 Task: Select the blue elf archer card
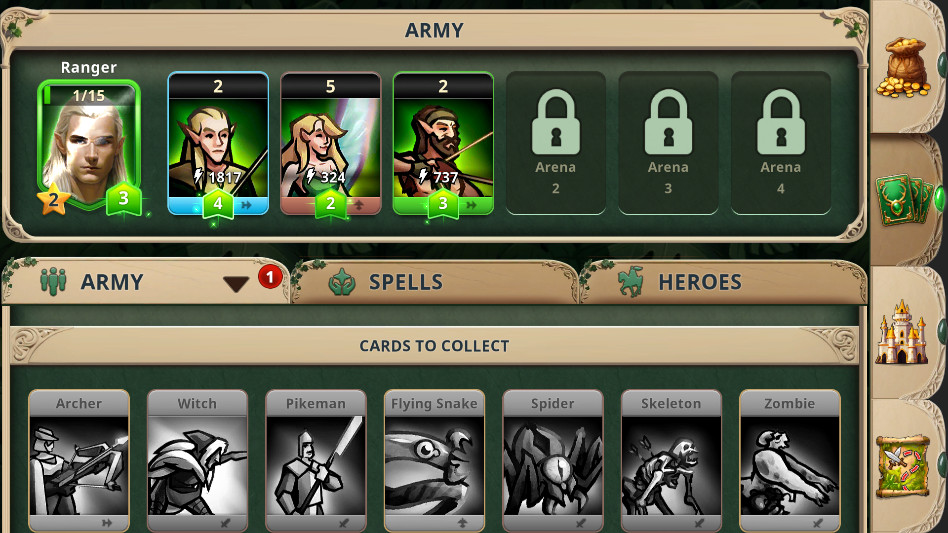point(218,145)
